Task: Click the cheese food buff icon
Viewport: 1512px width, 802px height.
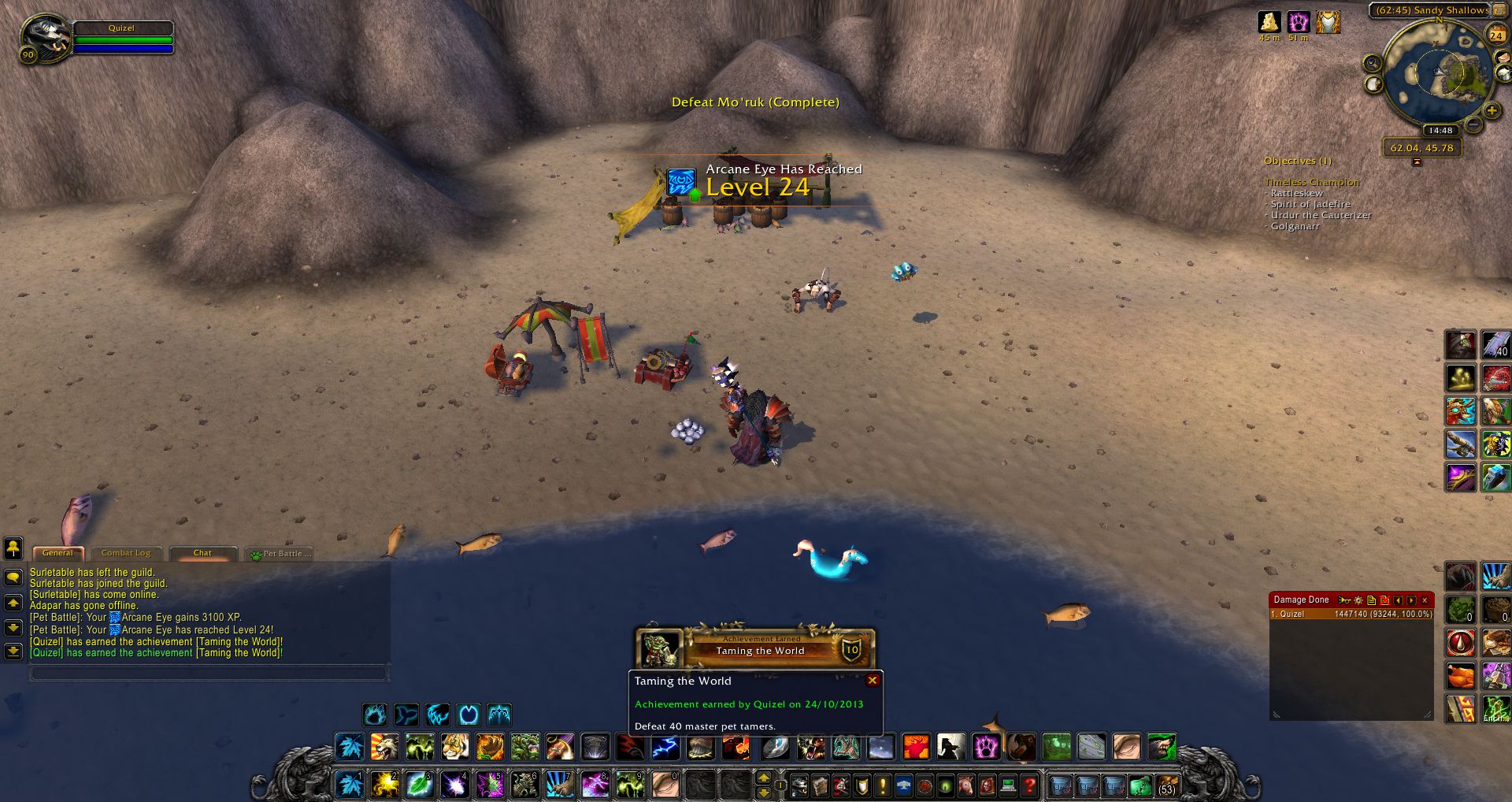Action: pyautogui.click(x=1269, y=21)
